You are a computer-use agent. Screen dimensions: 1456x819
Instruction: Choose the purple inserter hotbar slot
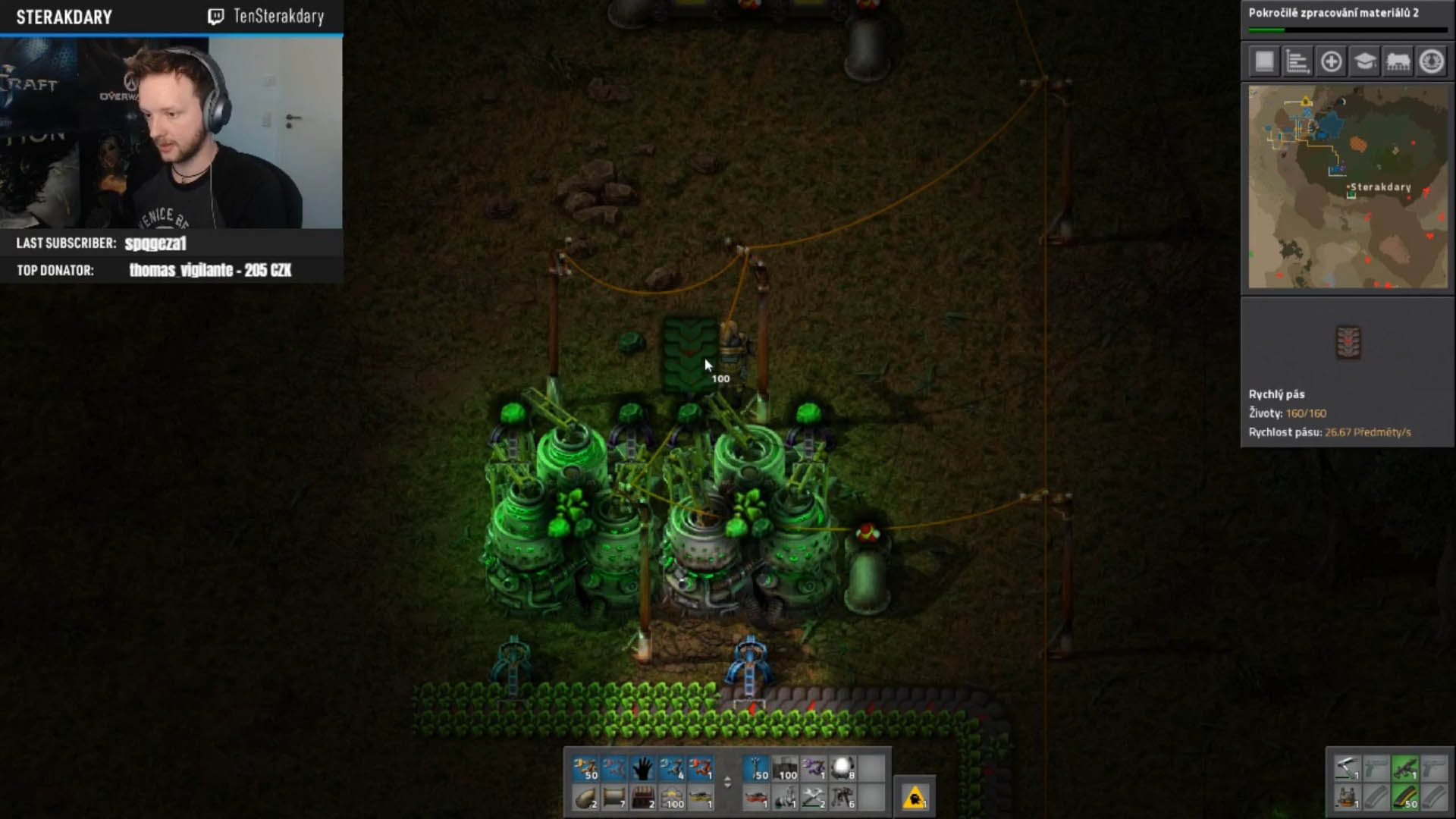pyautogui.click(x=814, y=768)
